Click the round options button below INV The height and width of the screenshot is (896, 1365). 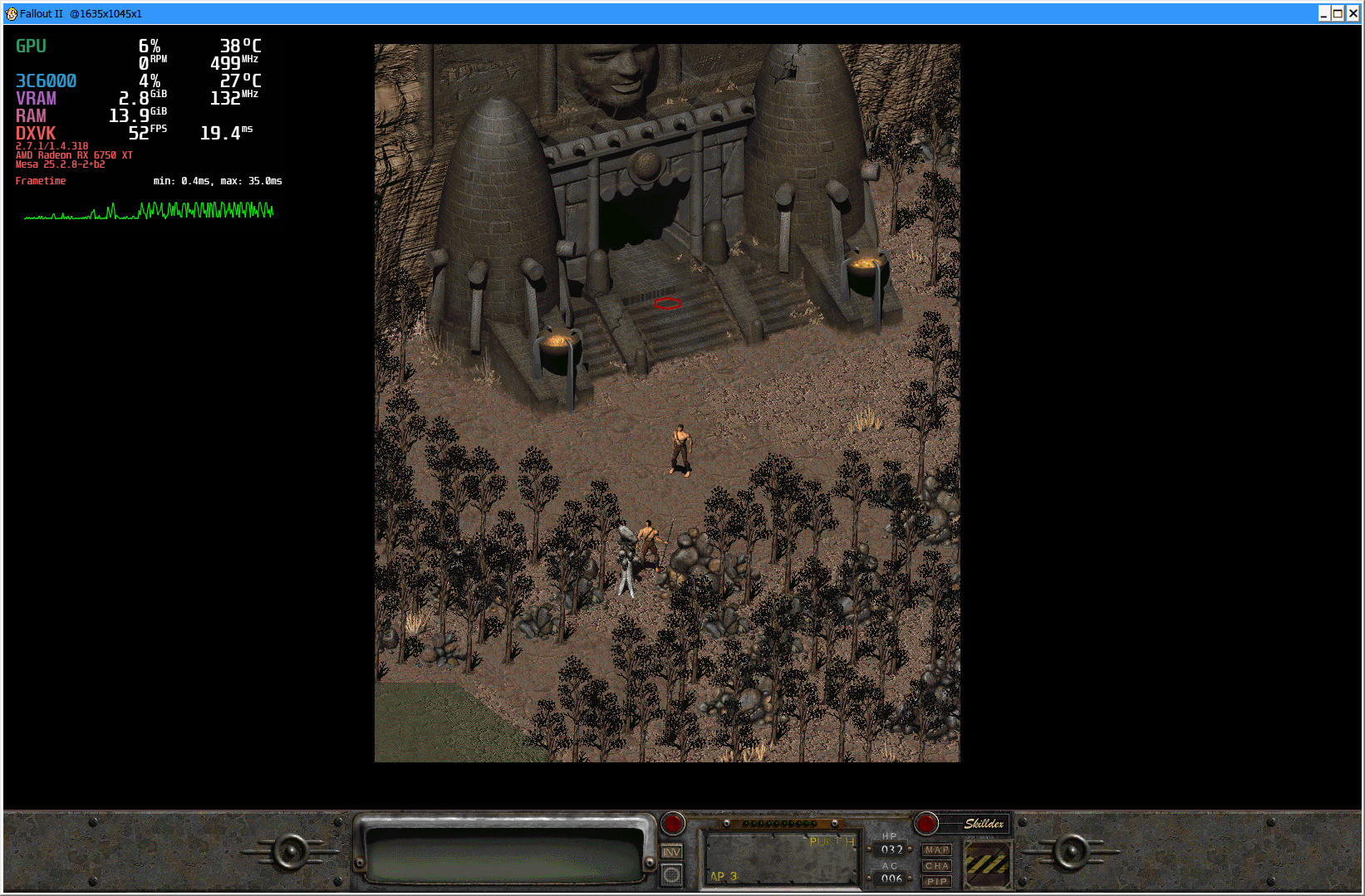[x=671, y=874]
